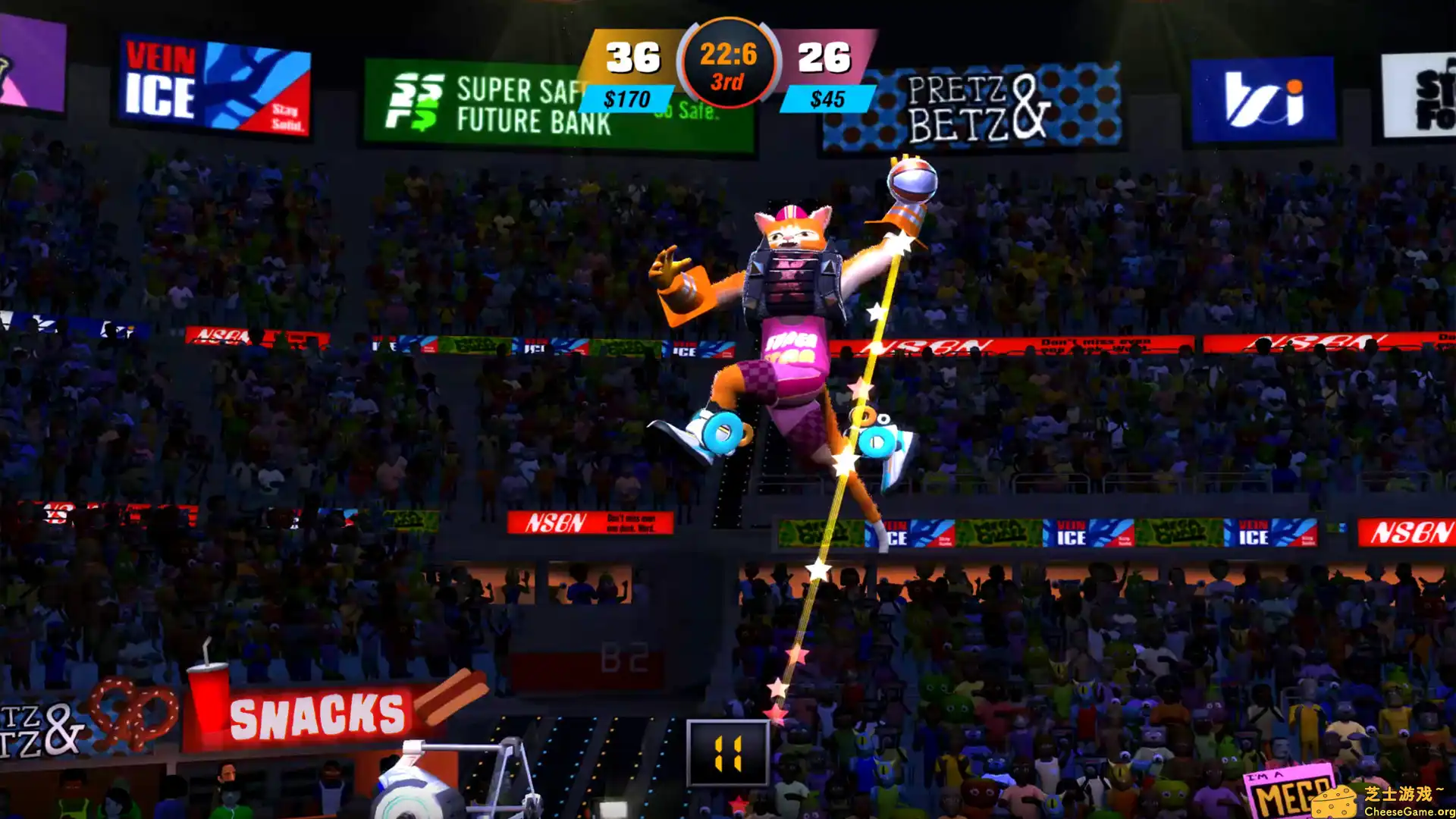
Task: Expand the left team score panel showing 36
Action: (635, 55)
